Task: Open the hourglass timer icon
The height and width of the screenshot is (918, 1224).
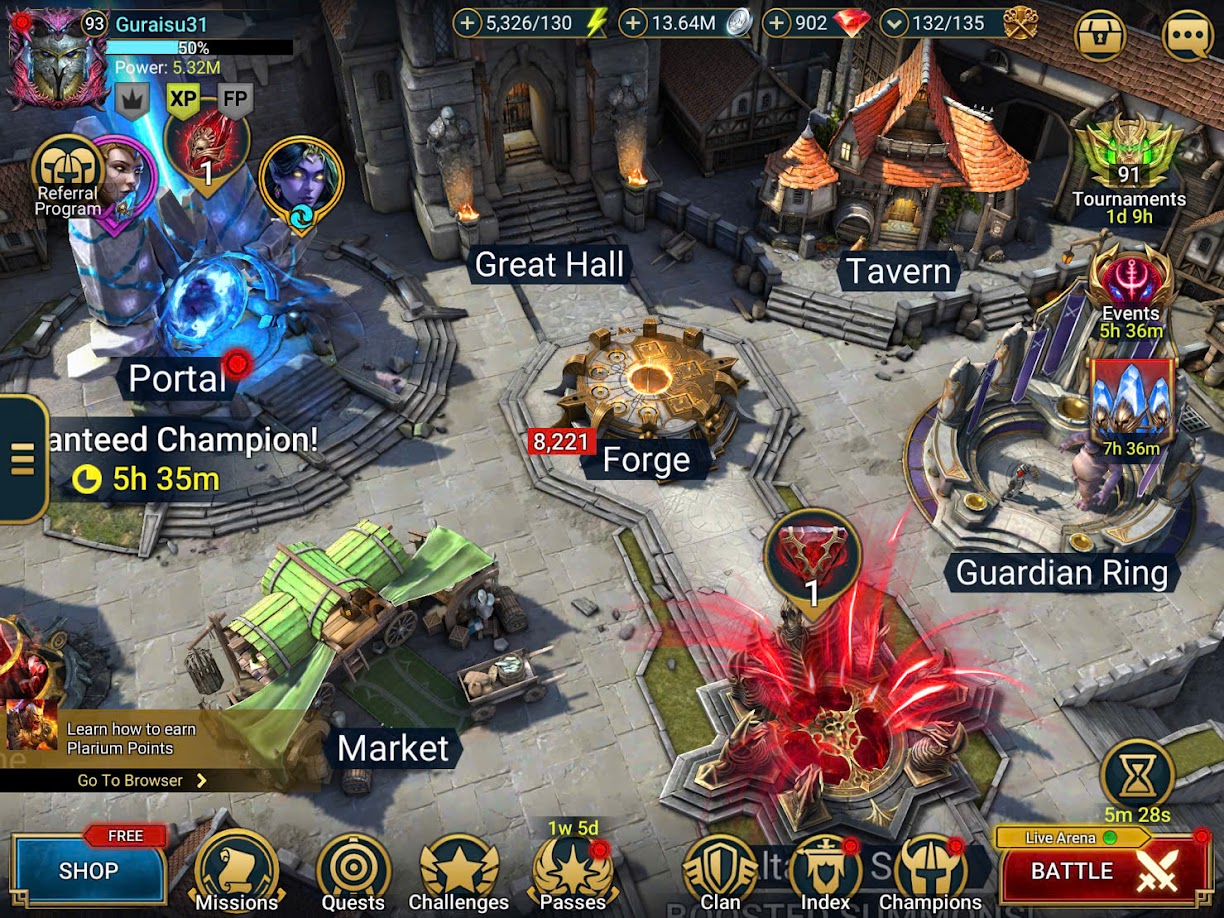Action: point(1137,775)
